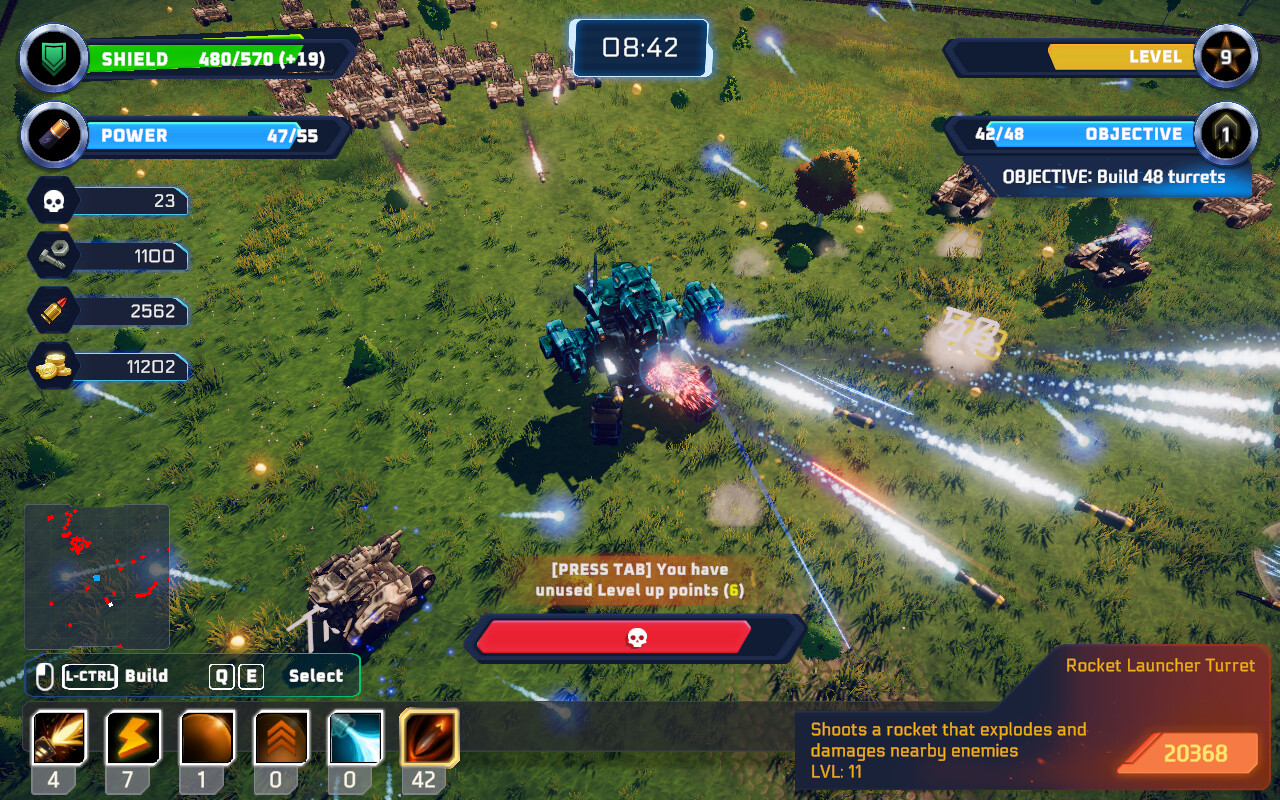Click the Objective badge numbered 1

pos(1227,133)
